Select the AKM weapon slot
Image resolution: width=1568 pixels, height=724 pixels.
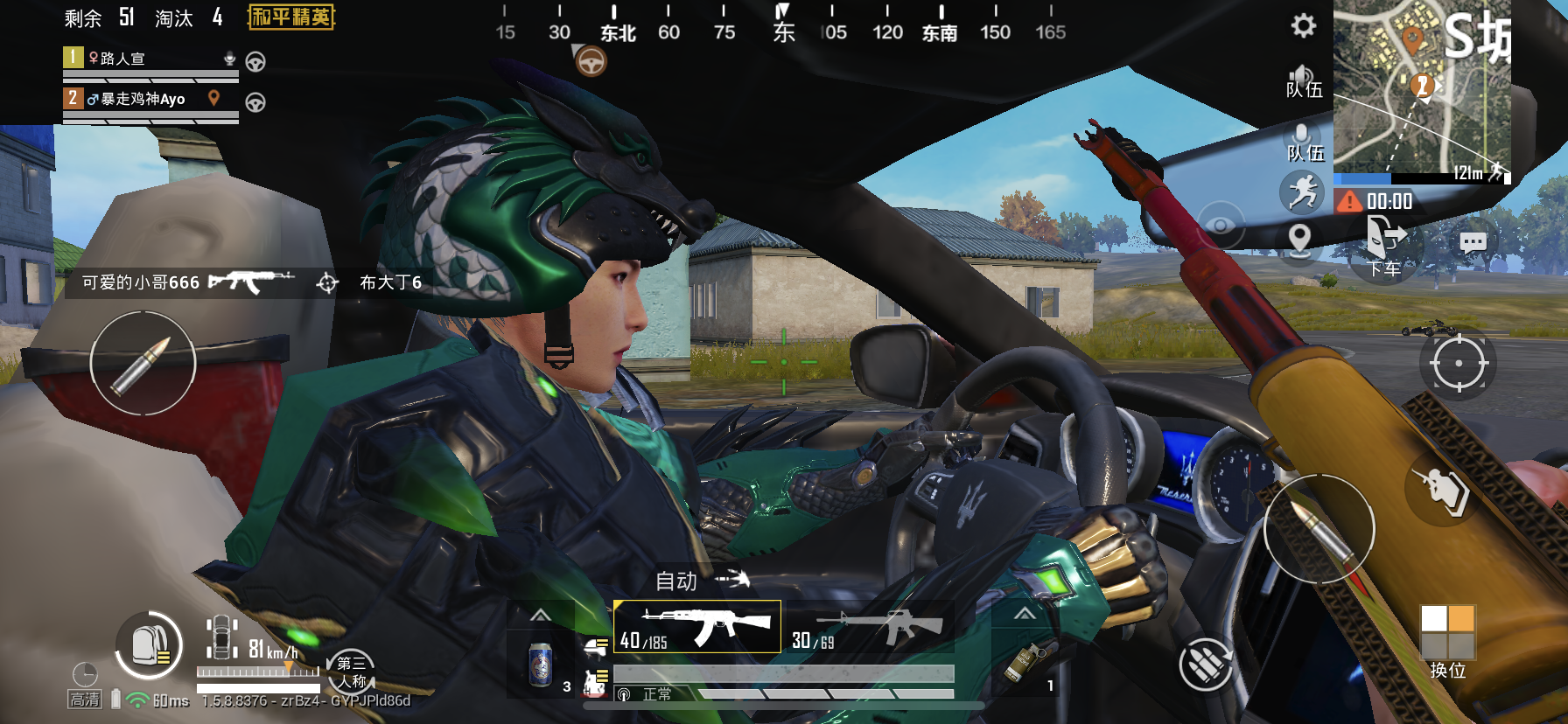(697, 627)
